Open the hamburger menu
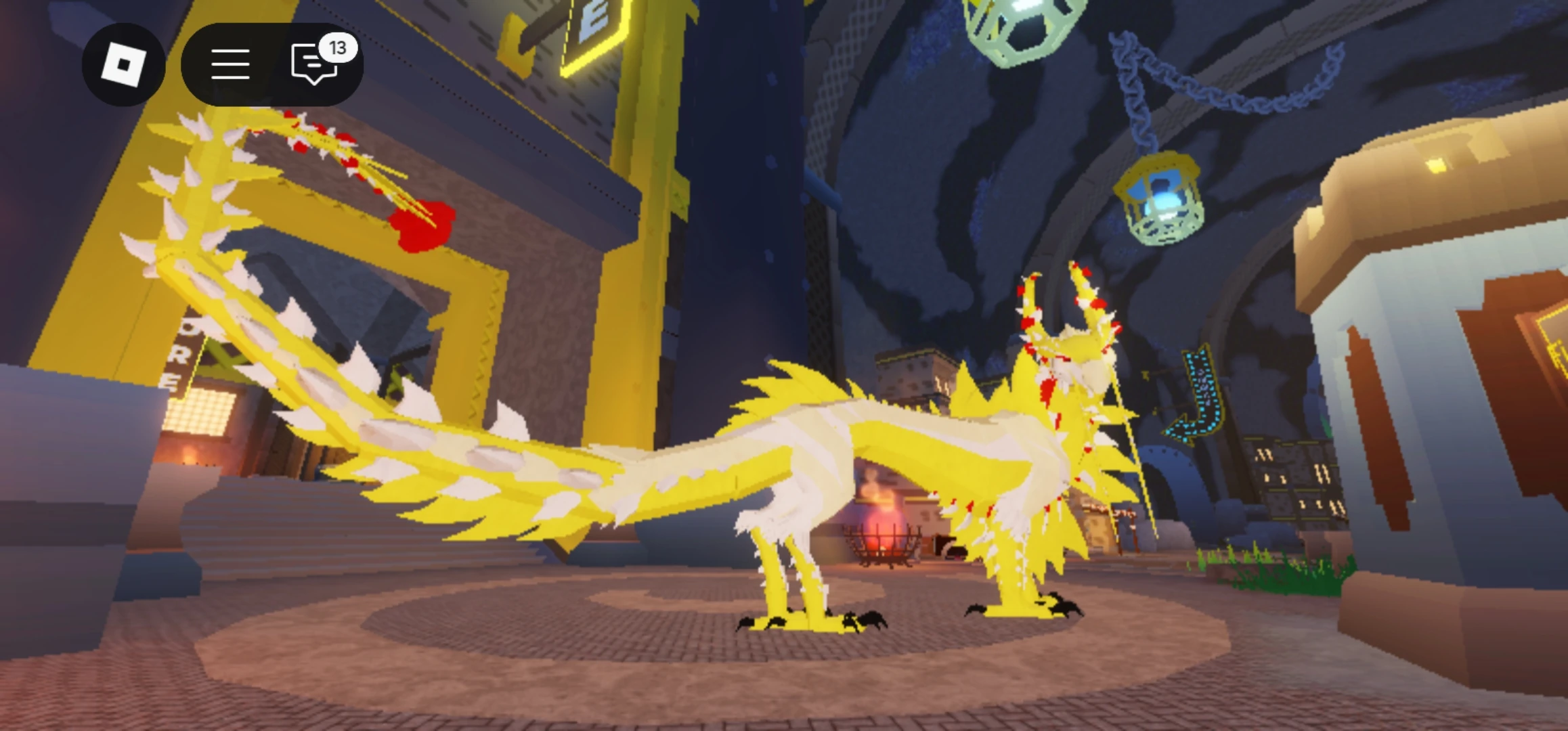The width and height of the screenshot is (1568, 731). point(230,64)
